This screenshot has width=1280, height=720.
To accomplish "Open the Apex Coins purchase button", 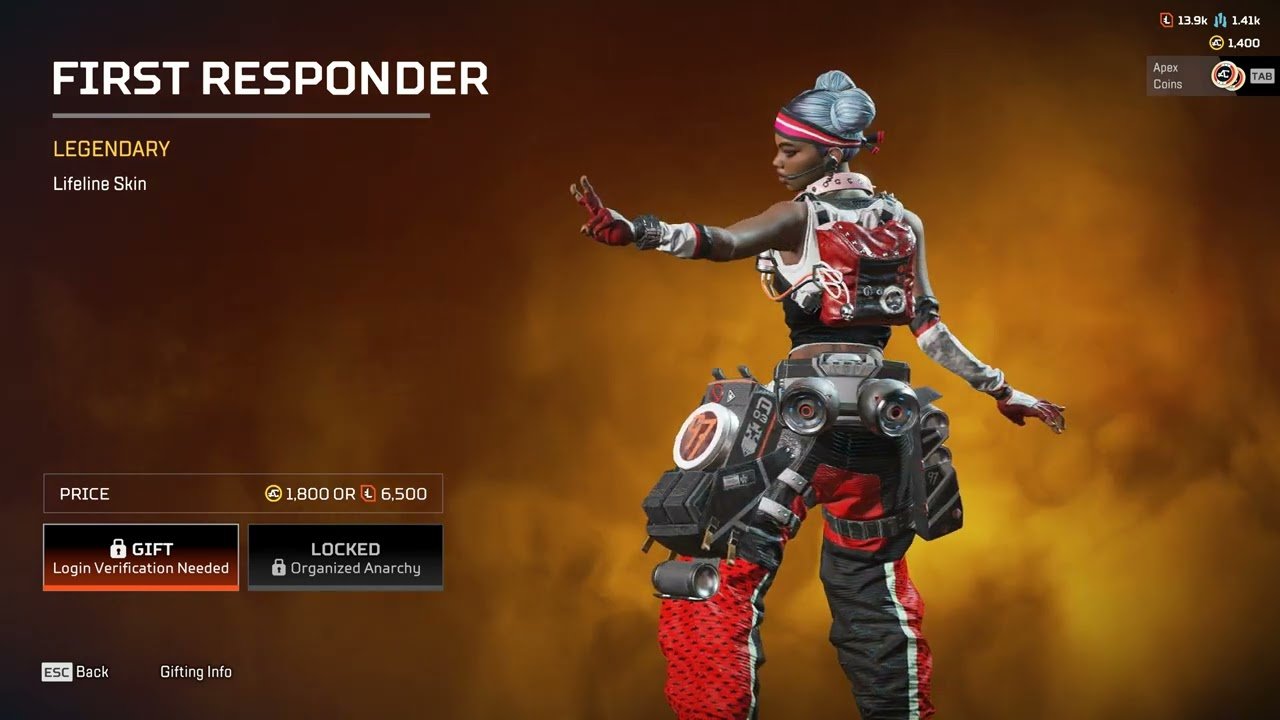I will coord(1210,76).
